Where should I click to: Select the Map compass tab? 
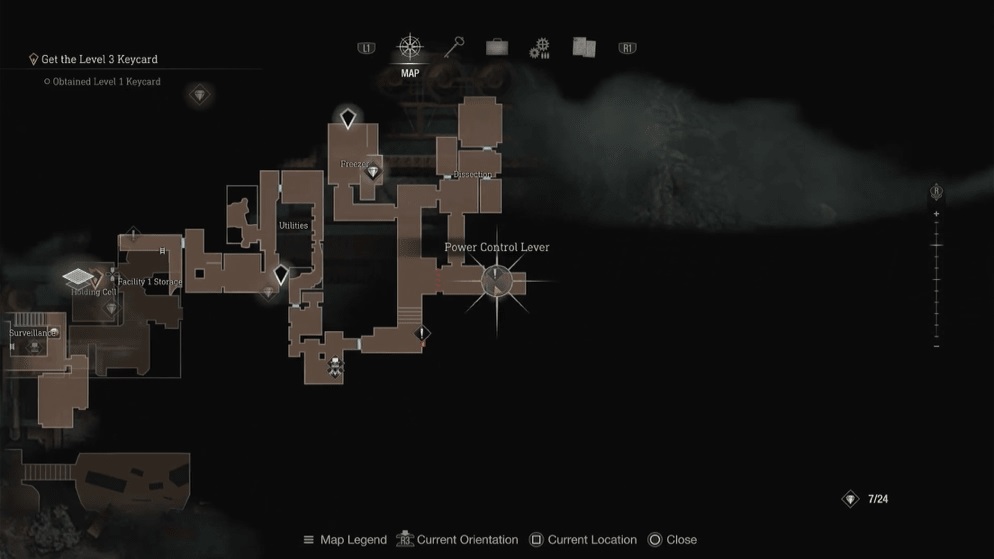point(410,47)
